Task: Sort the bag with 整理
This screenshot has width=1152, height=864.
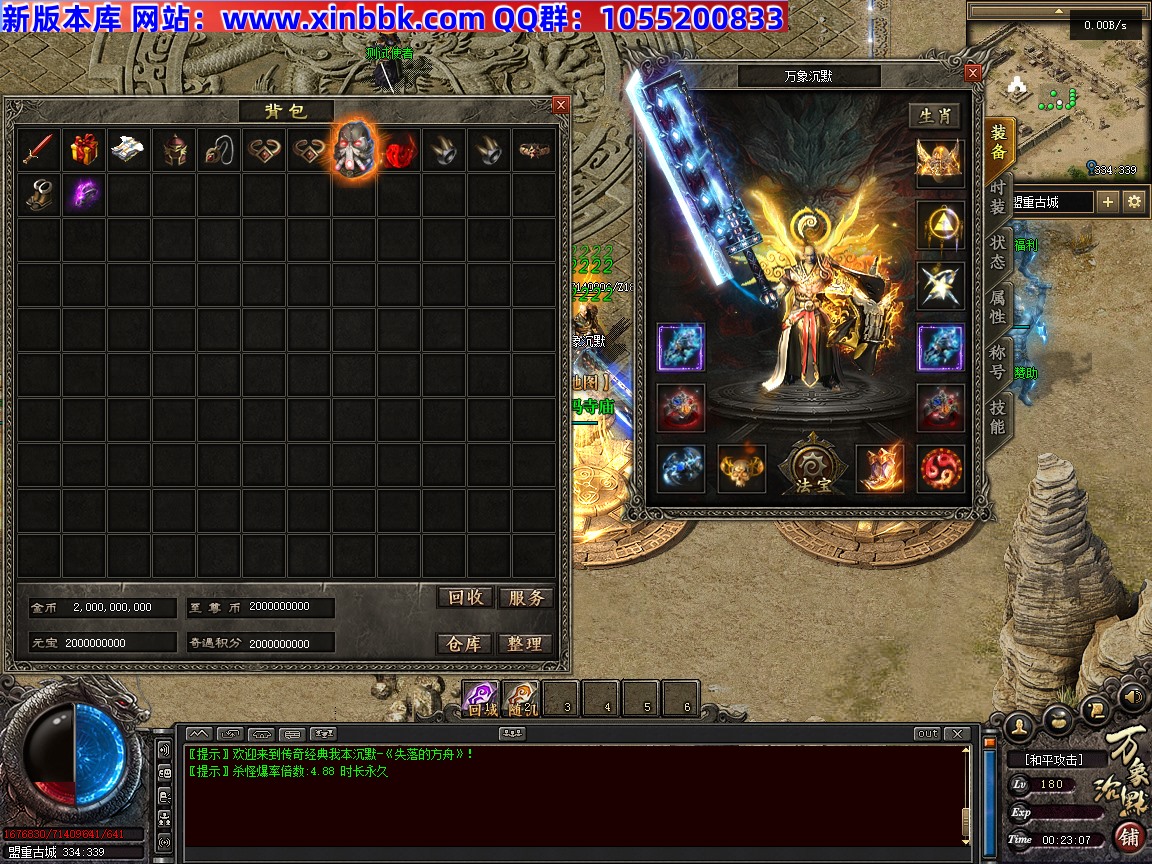Action: pos(526,644)
